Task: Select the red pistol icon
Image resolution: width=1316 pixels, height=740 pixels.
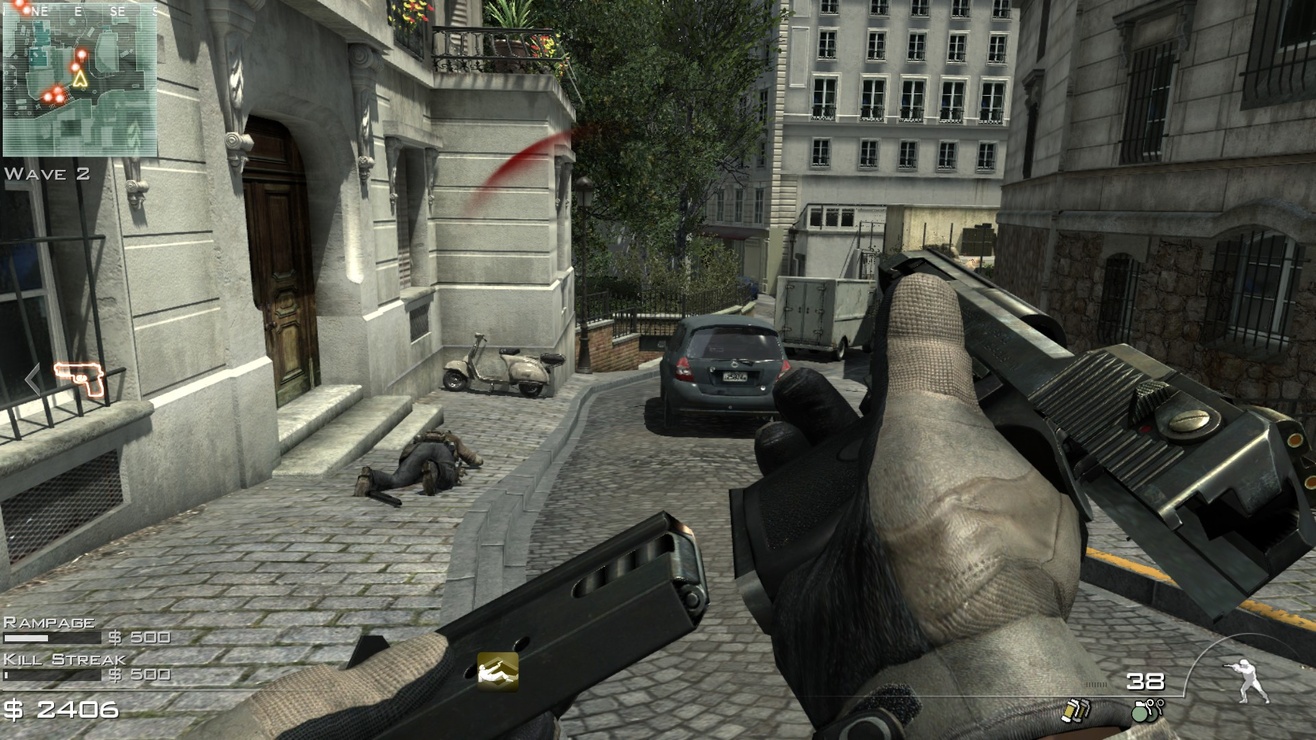Action: point(79,378)
